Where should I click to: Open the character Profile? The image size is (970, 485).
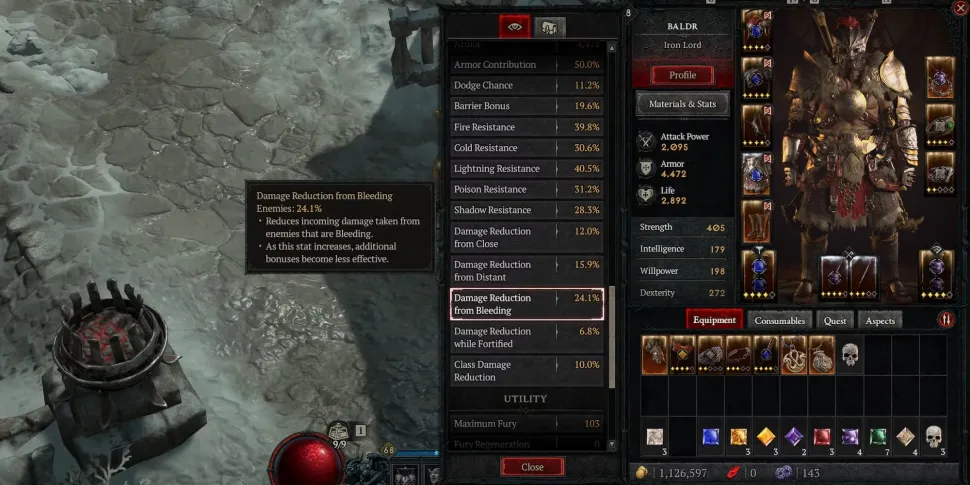[682, 75]
